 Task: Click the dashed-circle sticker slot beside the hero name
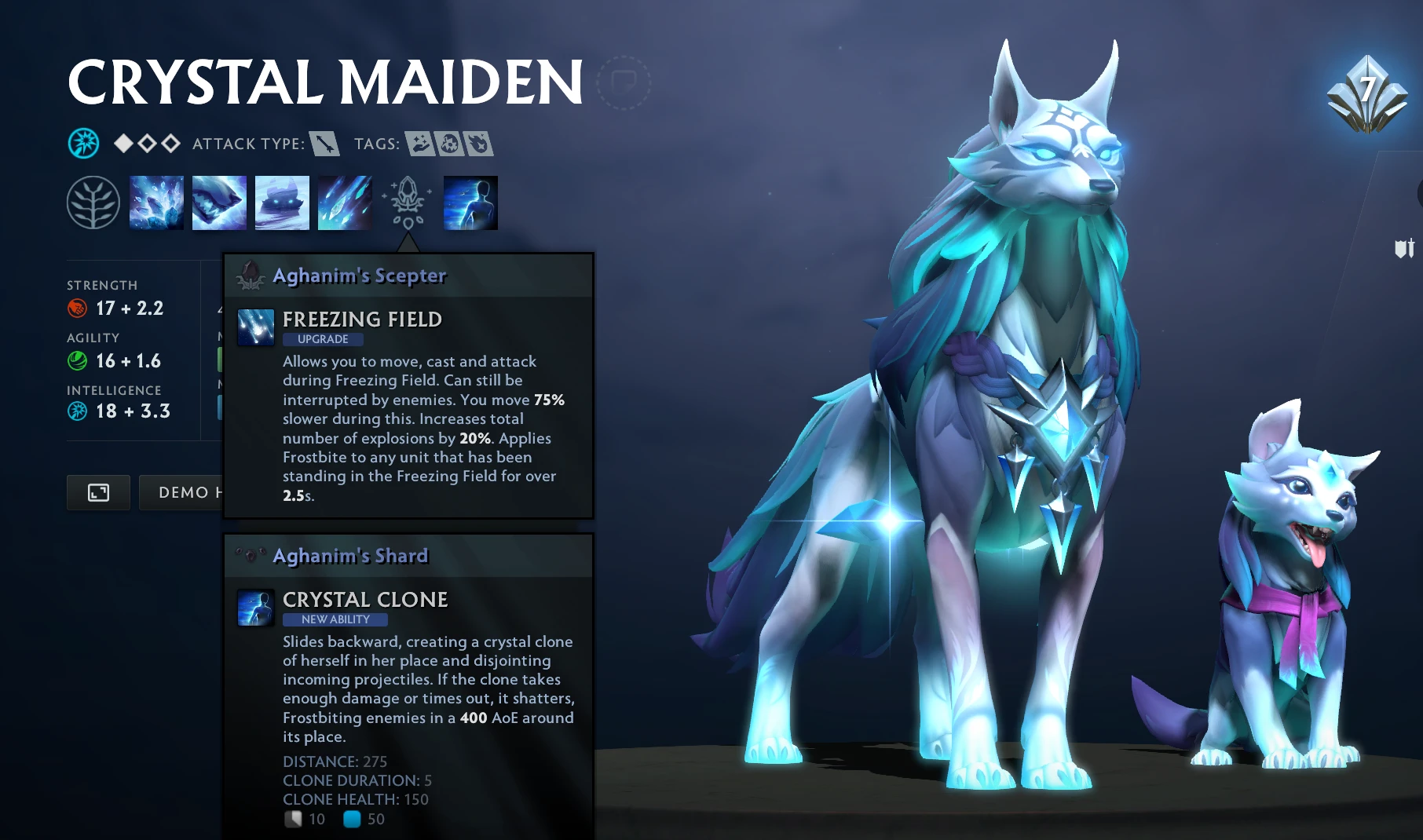pyautogui.click(x=624, y=82)
